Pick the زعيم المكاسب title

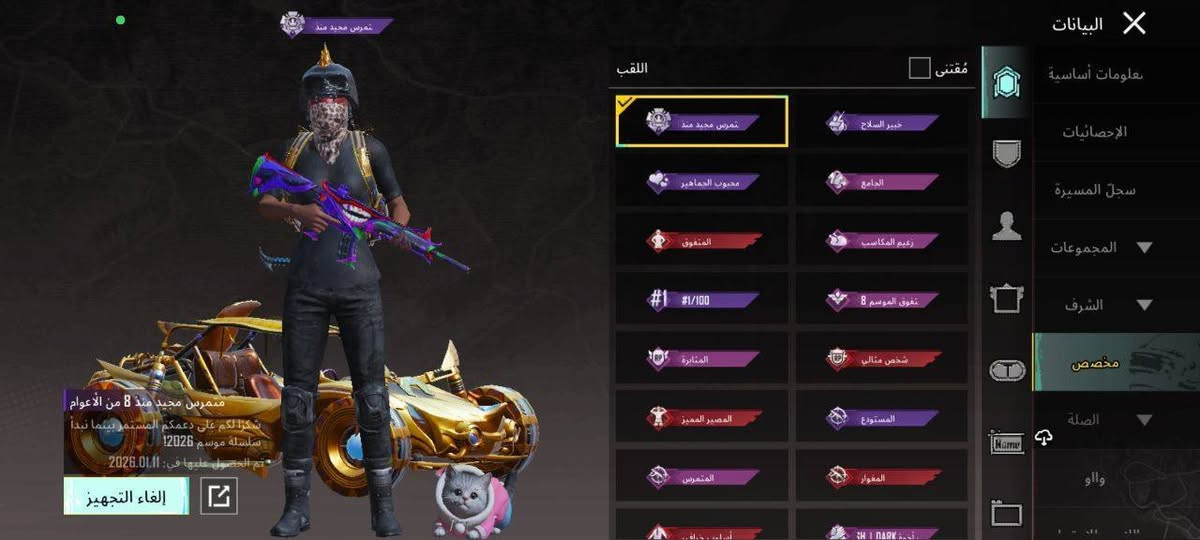[882, 240]
